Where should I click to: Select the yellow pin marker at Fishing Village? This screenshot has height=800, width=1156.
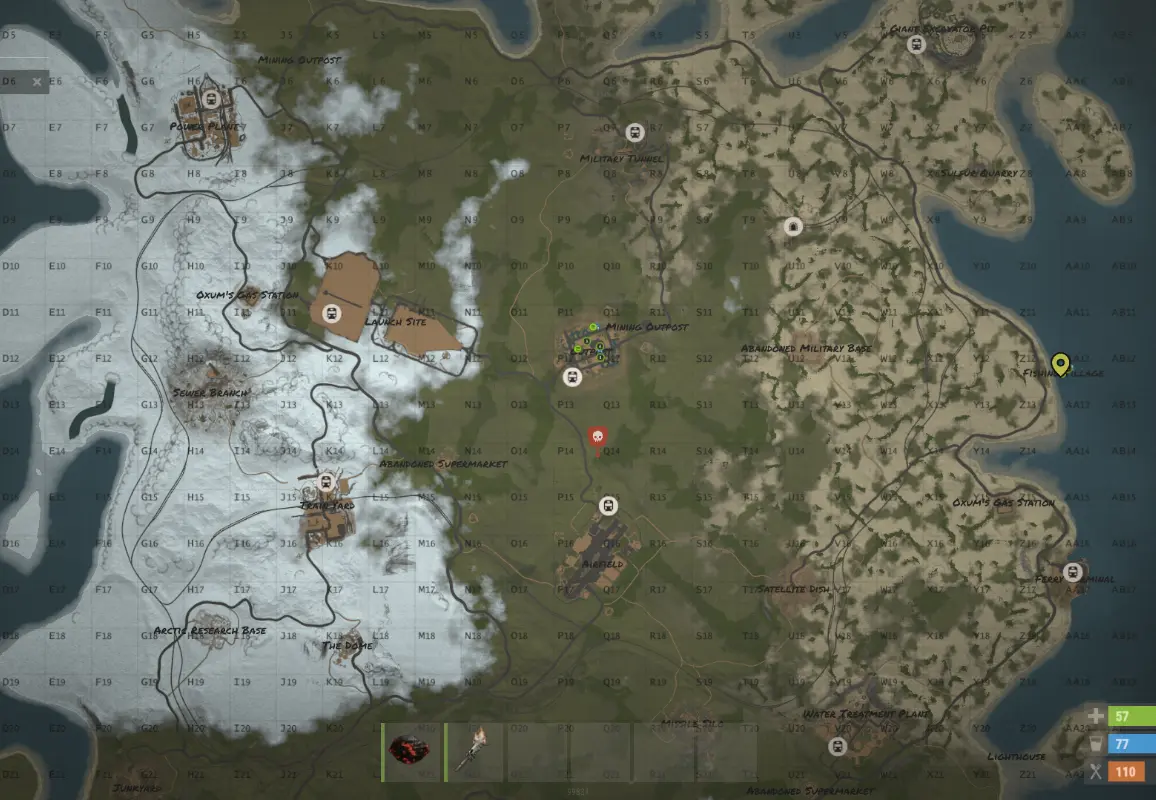(x=1061, y=365)
